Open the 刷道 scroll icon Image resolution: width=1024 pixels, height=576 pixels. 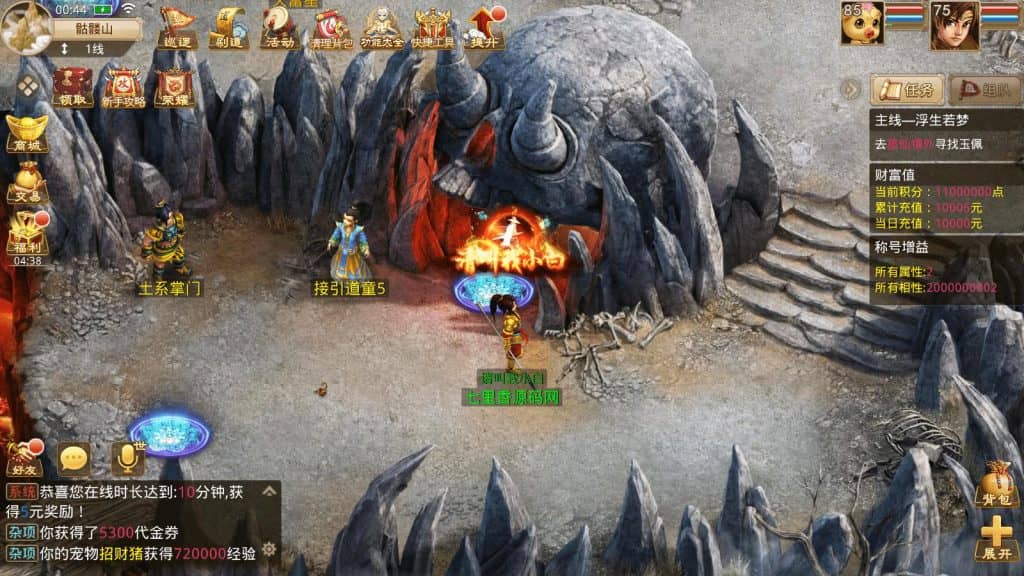[x=228, y=26]
